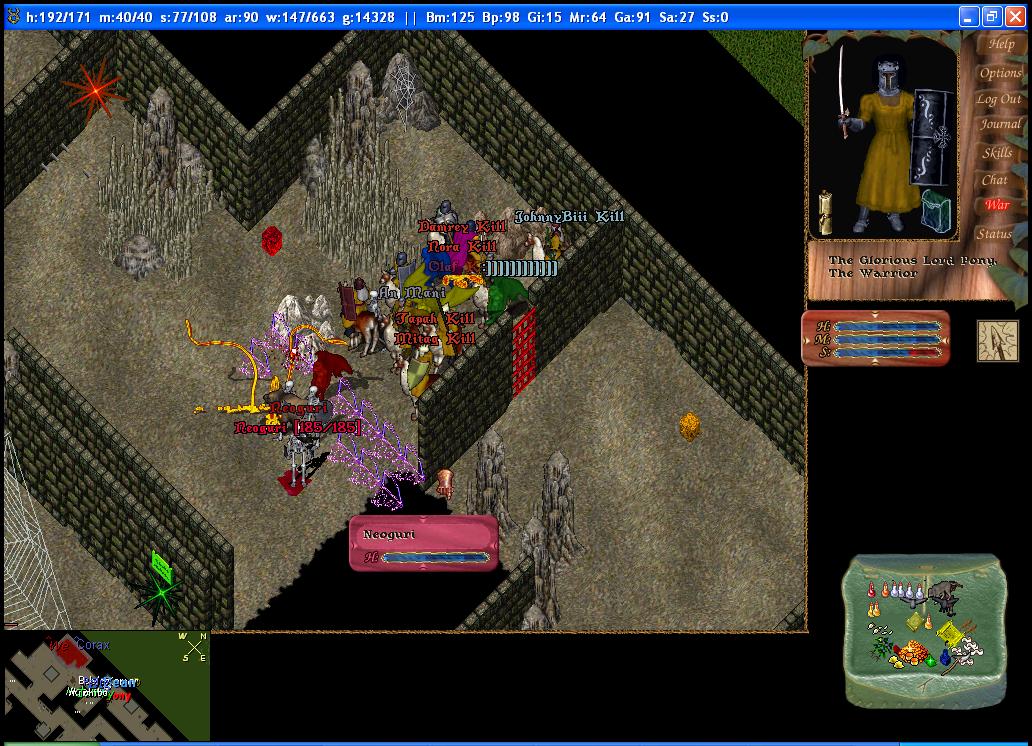Open the Help menu on the paperdoll
Viewport: 1032px width, 746px height.
1000,44
